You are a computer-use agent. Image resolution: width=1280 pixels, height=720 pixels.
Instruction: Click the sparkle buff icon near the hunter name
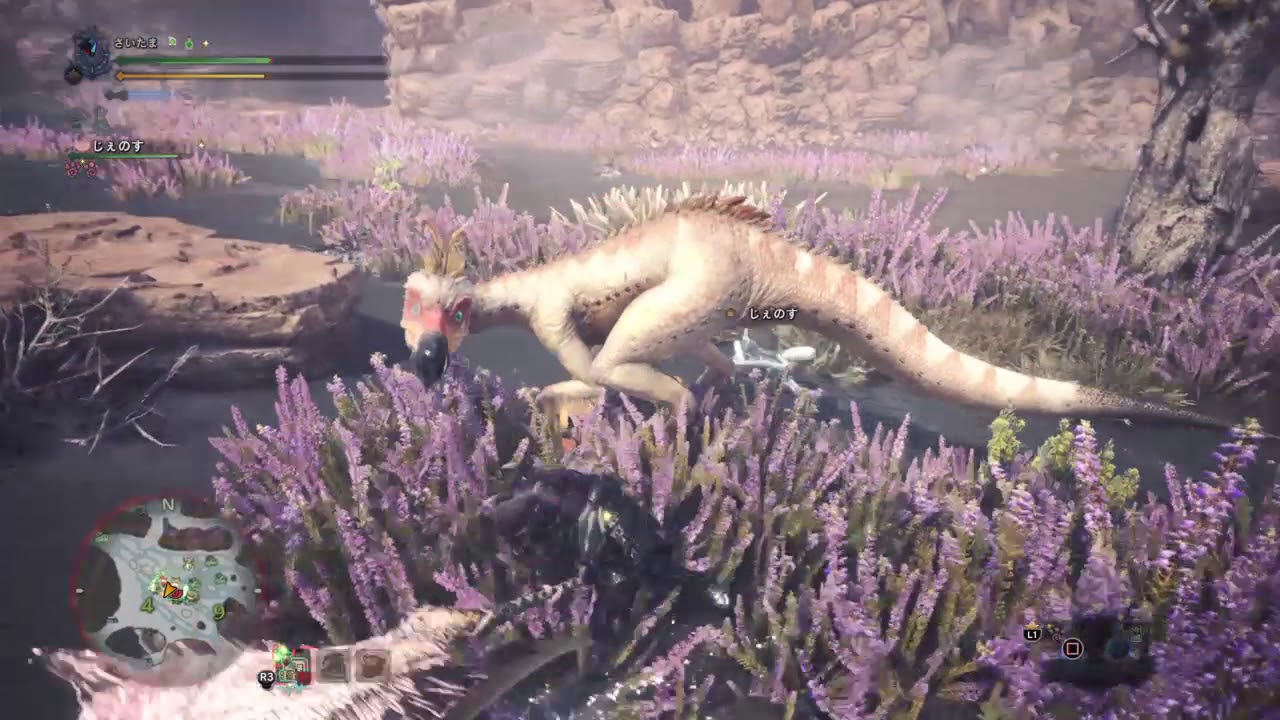click(x=205, y=43)
